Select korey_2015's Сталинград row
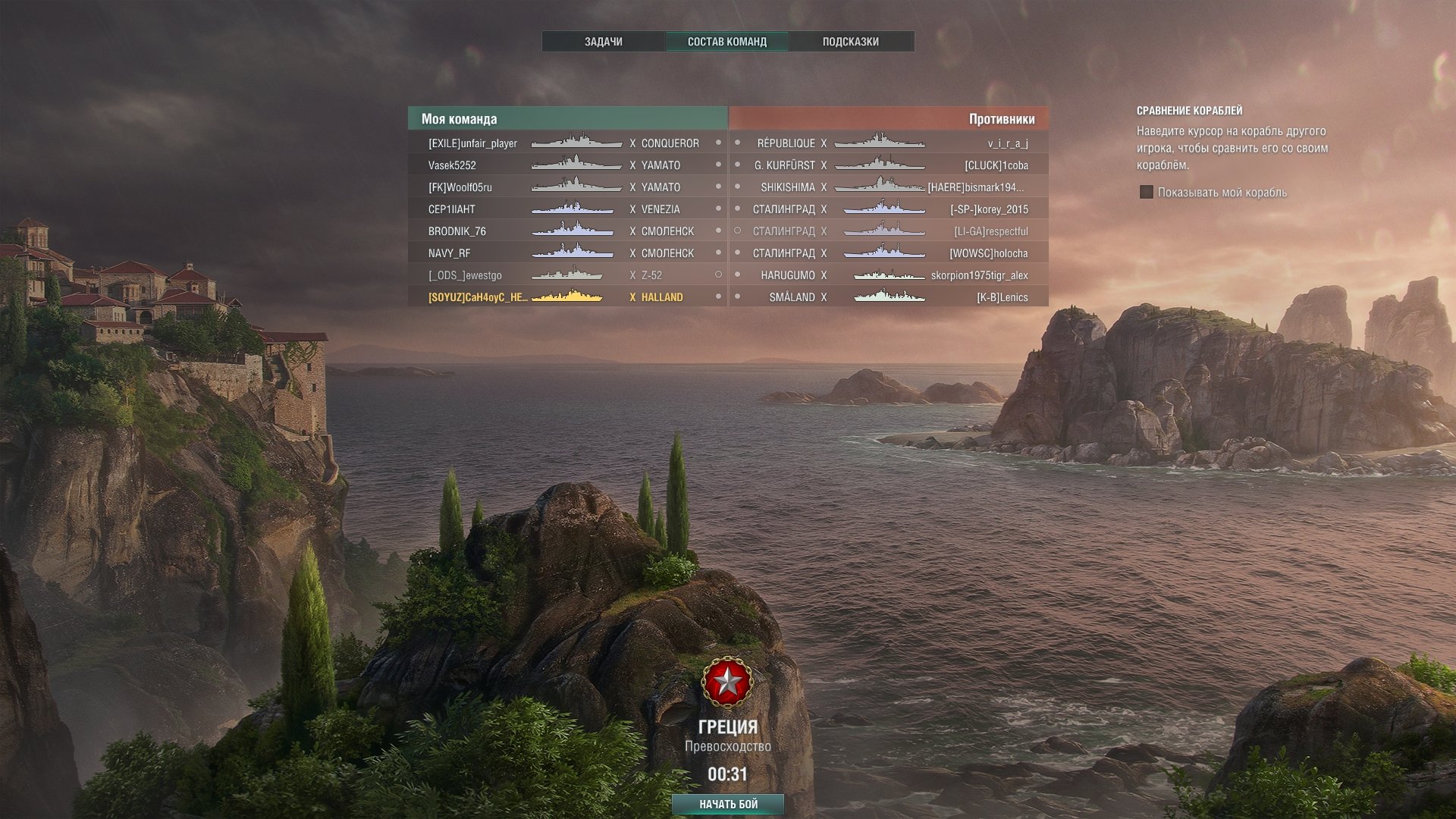The image size is (1456, 819). tap(889, 209)
